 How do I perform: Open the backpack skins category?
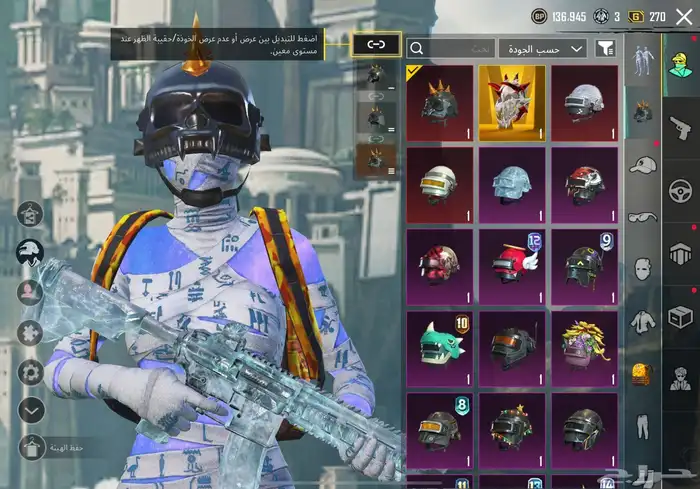coord(641,373)
